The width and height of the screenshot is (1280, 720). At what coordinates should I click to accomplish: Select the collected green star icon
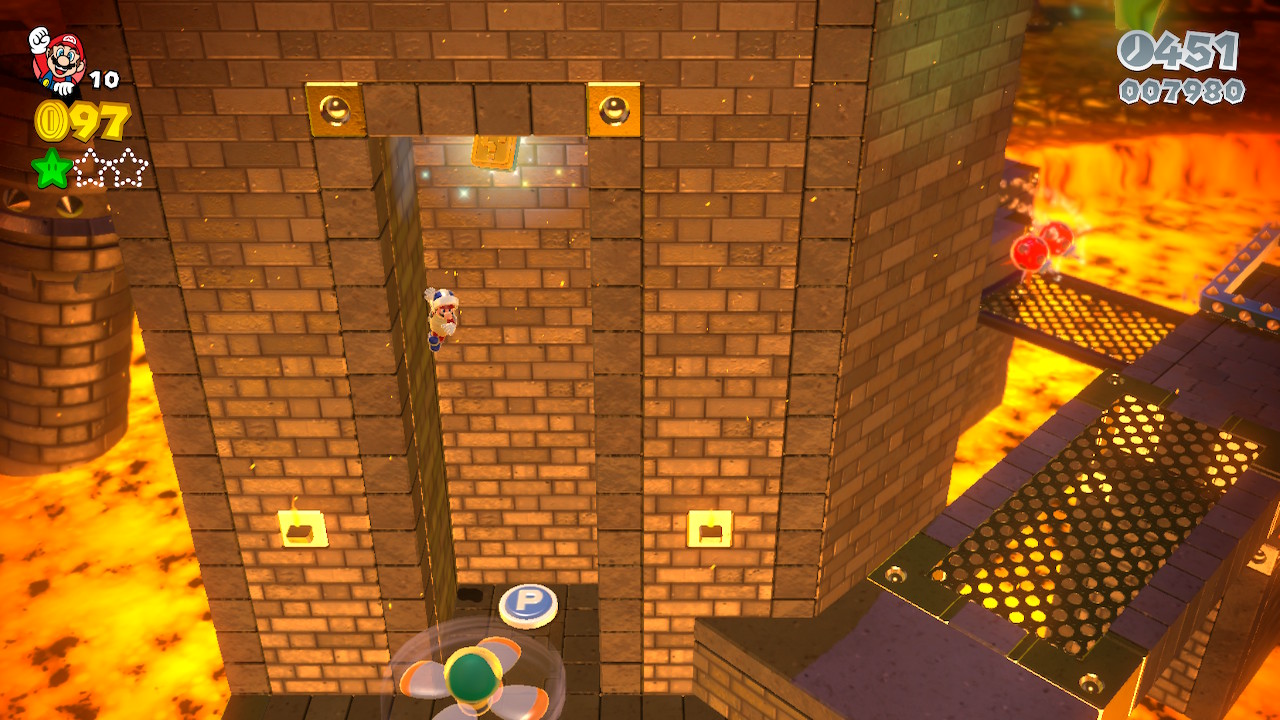[x=51, y=168]
